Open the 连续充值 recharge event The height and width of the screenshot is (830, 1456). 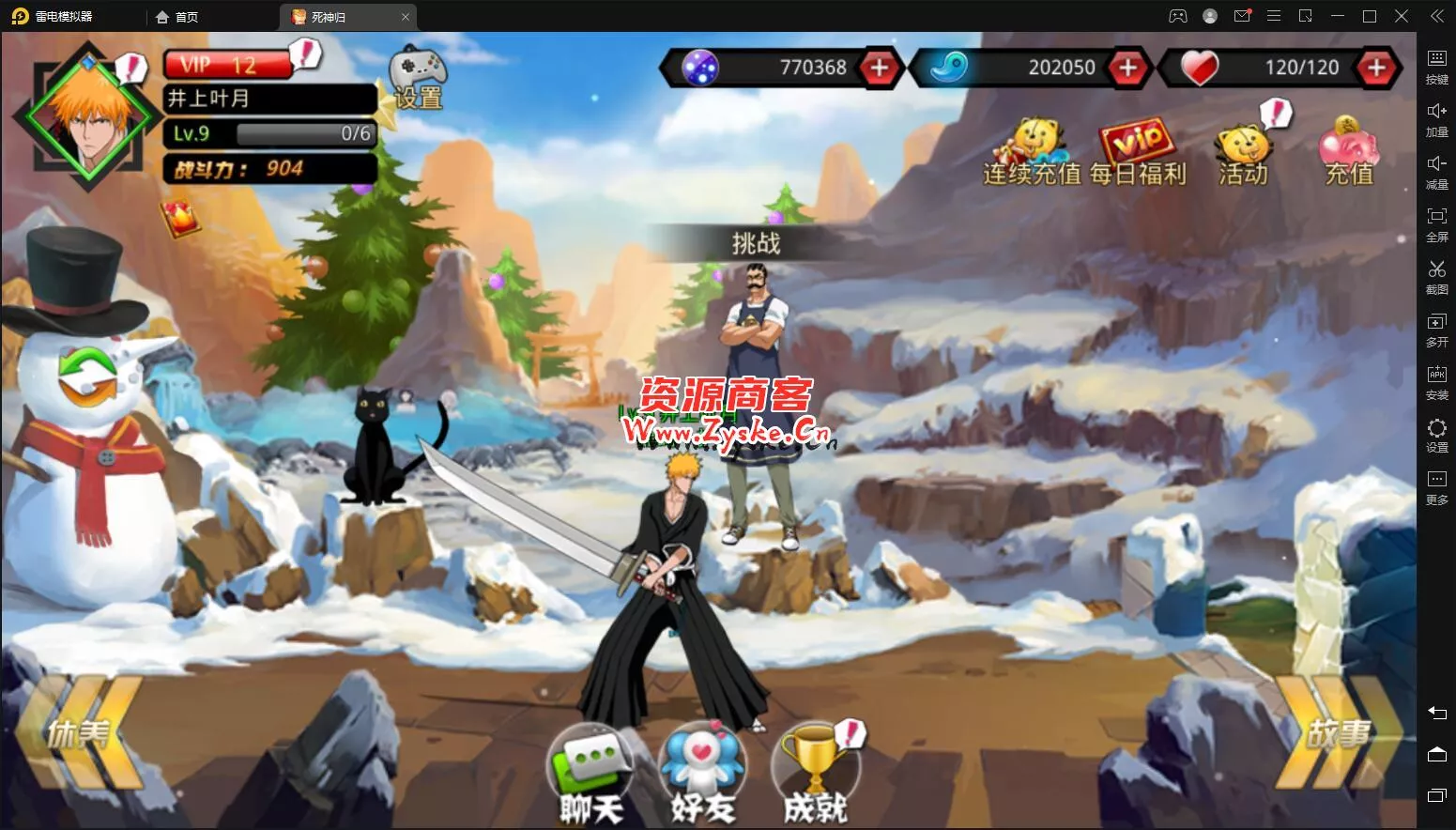point(1032,154)
